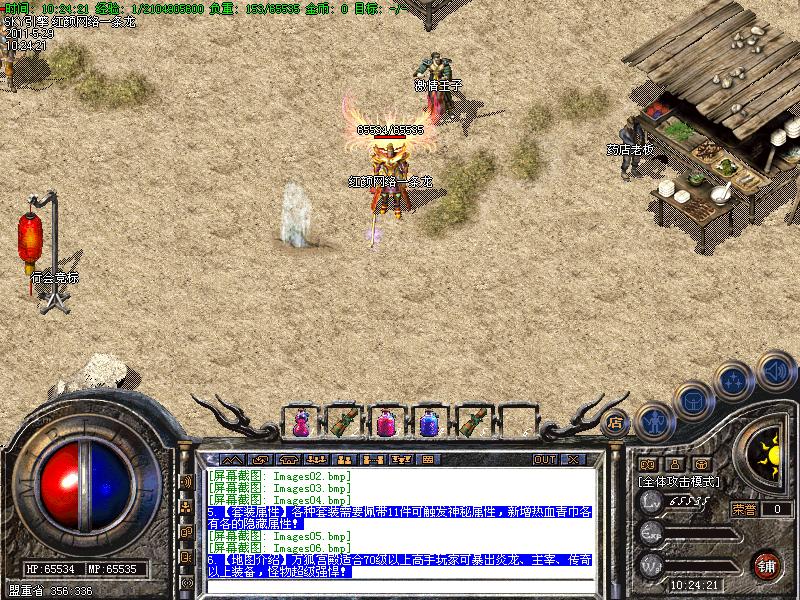Open the character status button with the armored figure
800x600 pixels.
click(x=654, y=420)
